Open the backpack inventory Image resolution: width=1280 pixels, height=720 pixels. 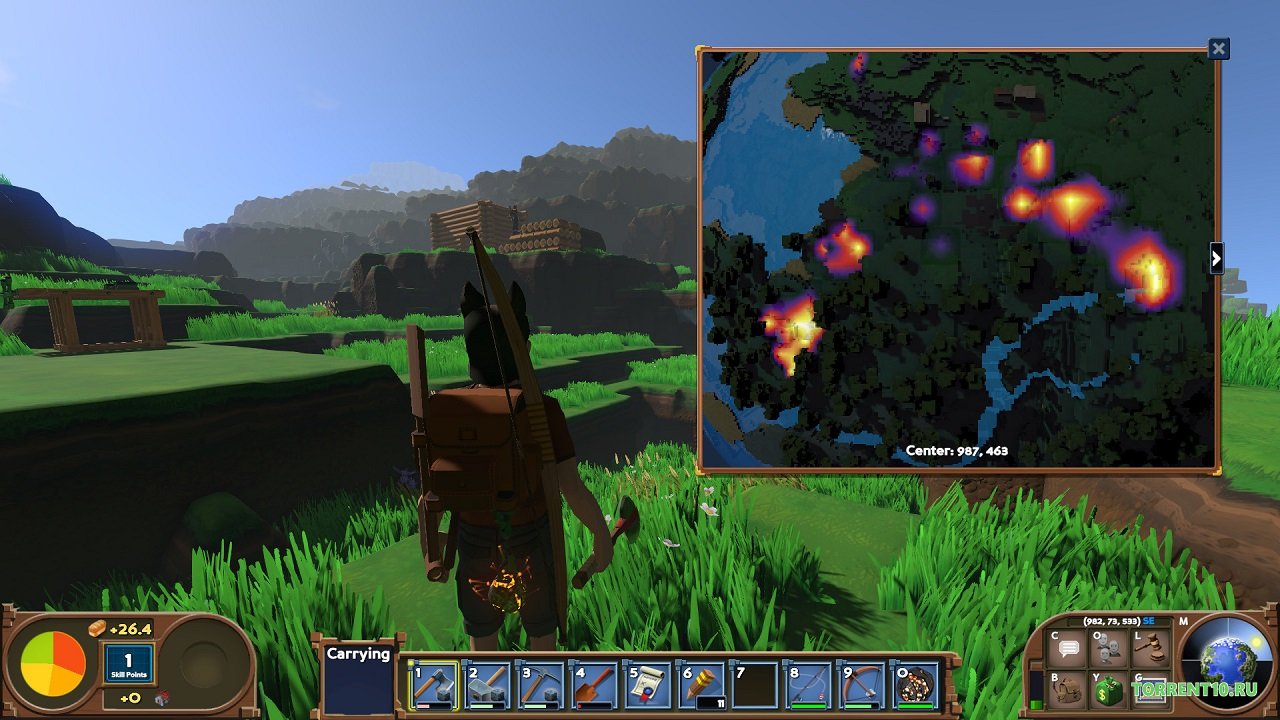(1069, 690)
